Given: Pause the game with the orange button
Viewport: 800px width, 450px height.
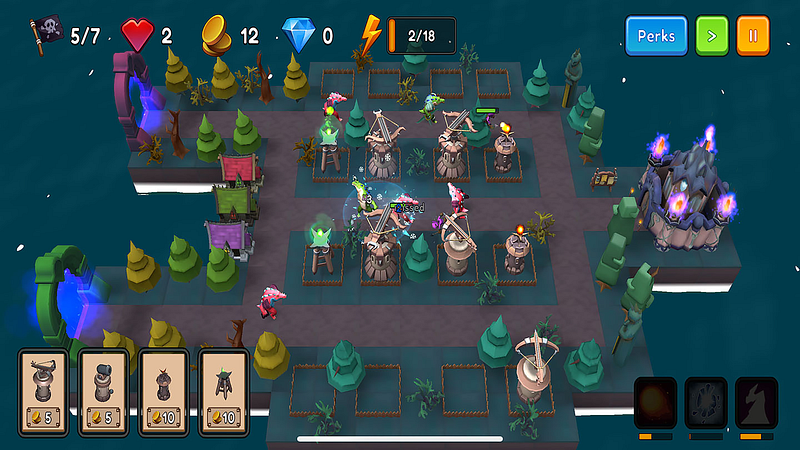Looking at the screenshot, I should [753, 35].
